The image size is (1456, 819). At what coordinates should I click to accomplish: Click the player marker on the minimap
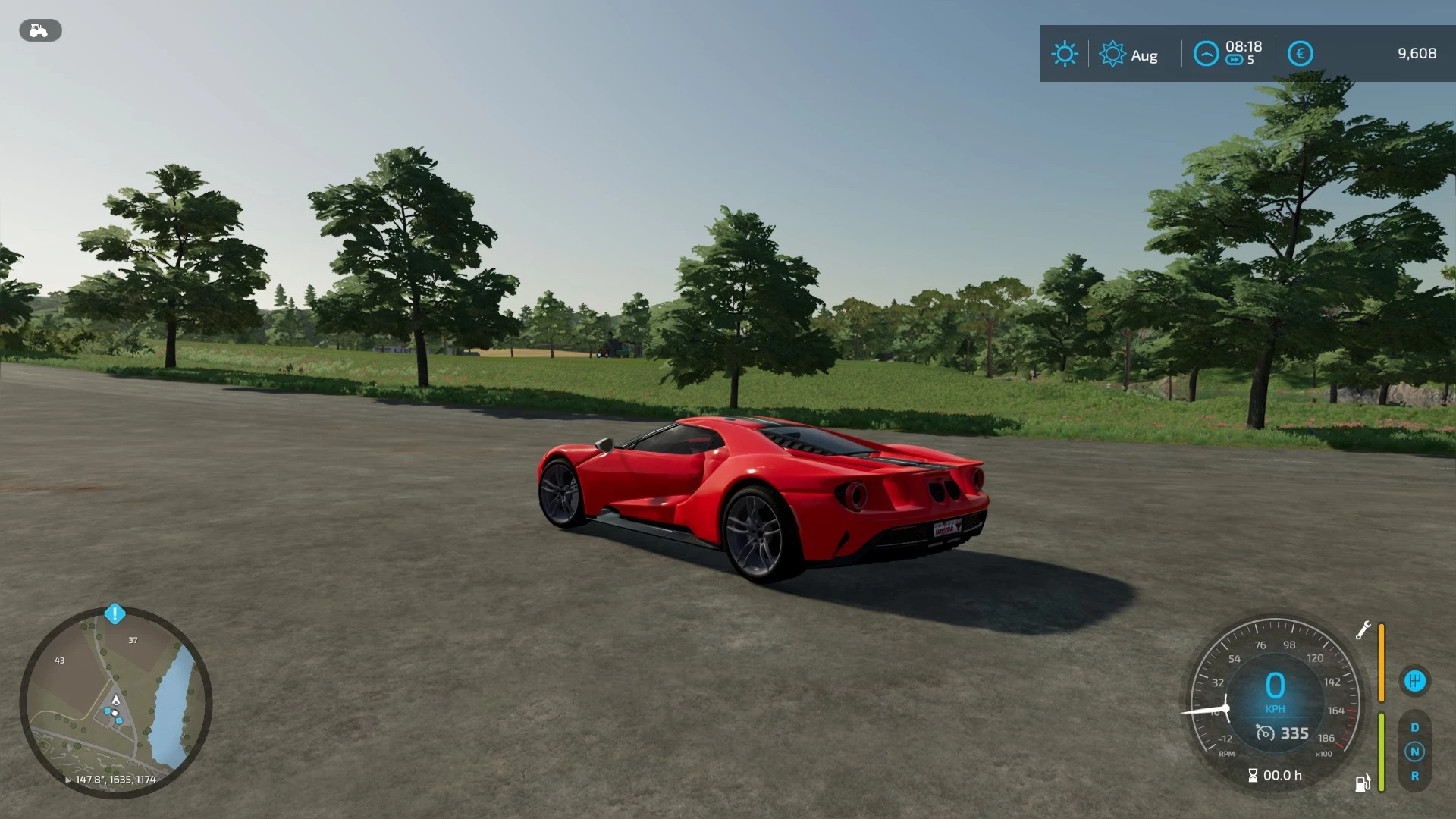pos(116,701)
